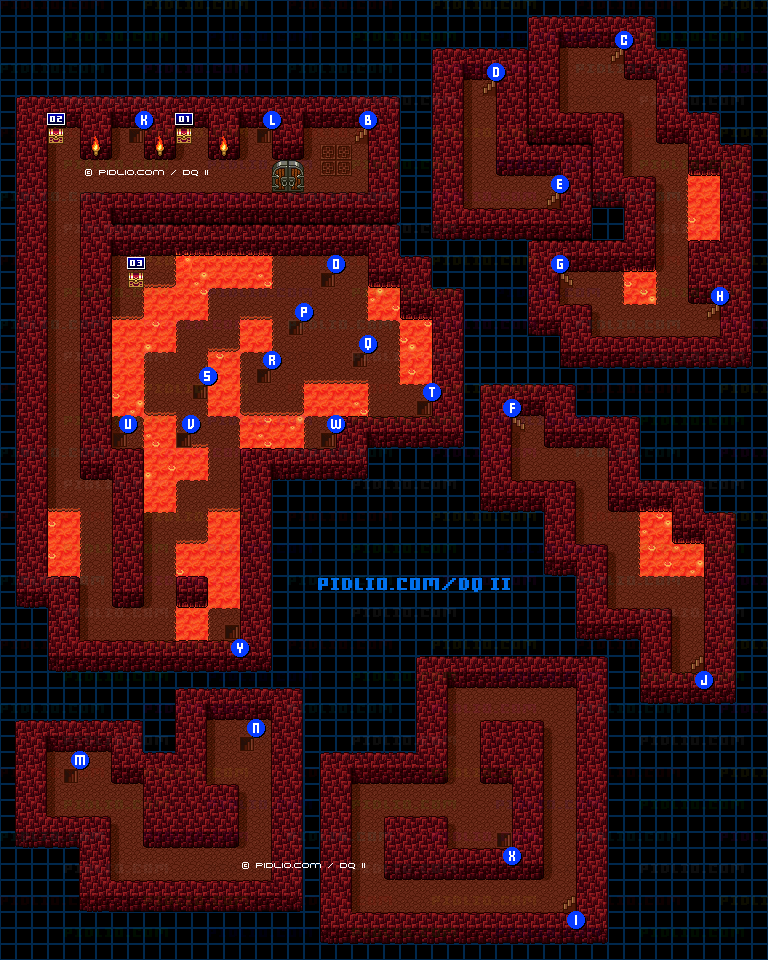768x960 pixels.
Task: Select the N stair marker
Action: click(256, 728)
